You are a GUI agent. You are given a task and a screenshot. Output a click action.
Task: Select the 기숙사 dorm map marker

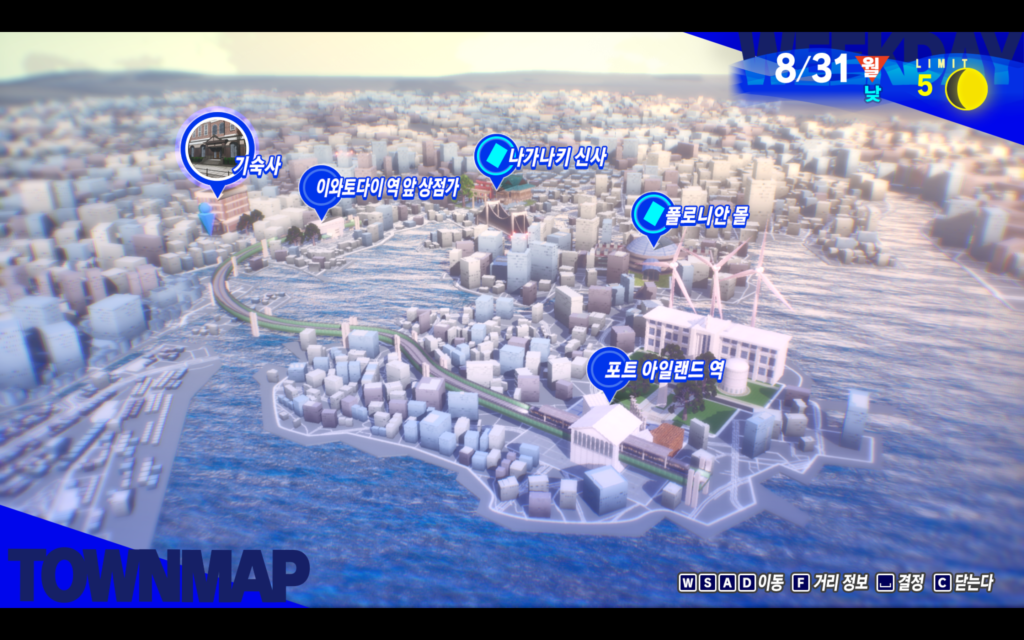click(x=218, y=152)
